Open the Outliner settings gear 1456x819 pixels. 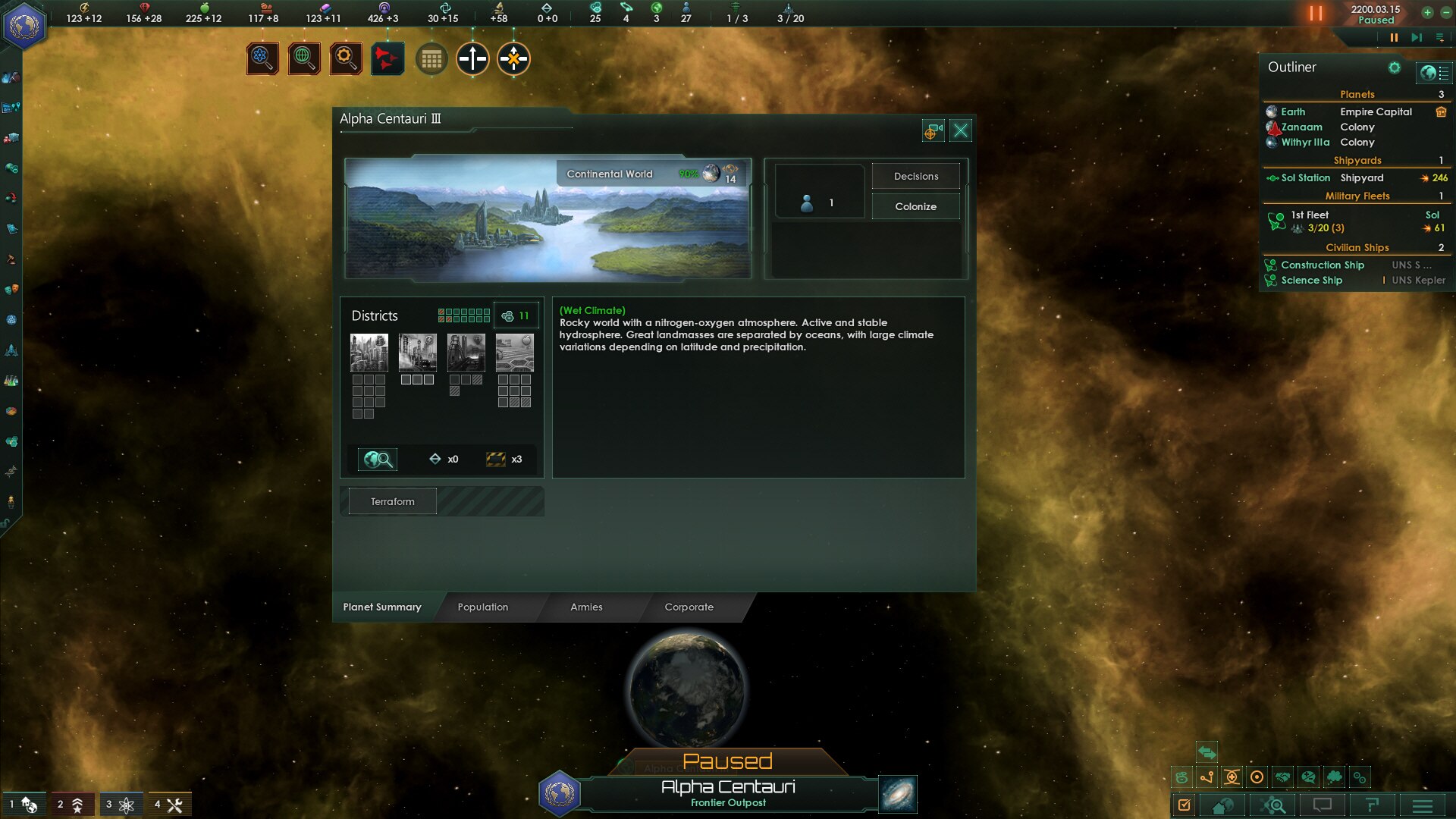coord(1394,67)
